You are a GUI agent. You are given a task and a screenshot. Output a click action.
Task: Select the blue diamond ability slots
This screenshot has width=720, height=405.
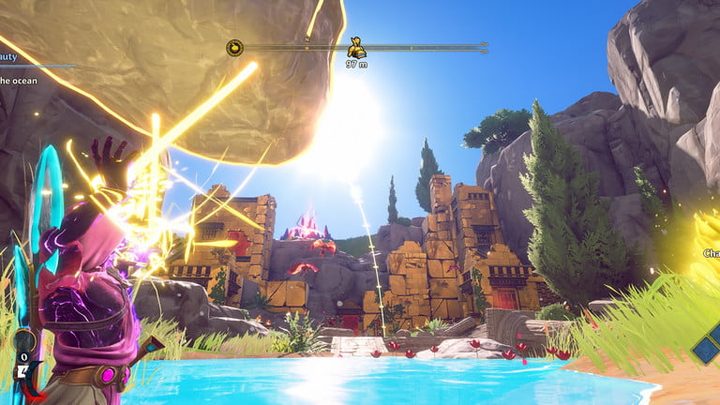click(x=706, y=347)
